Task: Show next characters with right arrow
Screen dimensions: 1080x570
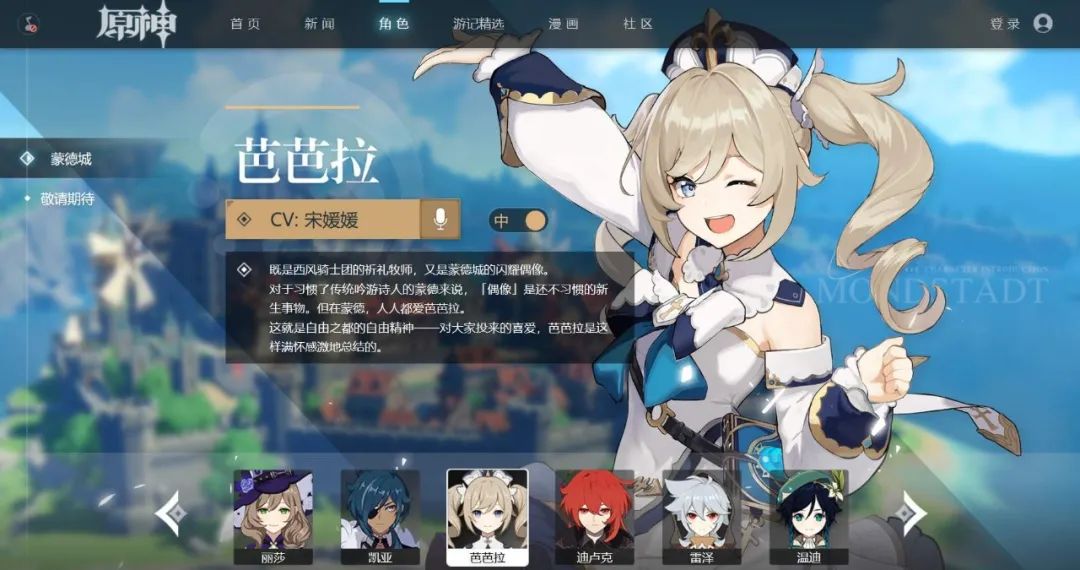Action: tap(908, 514)
